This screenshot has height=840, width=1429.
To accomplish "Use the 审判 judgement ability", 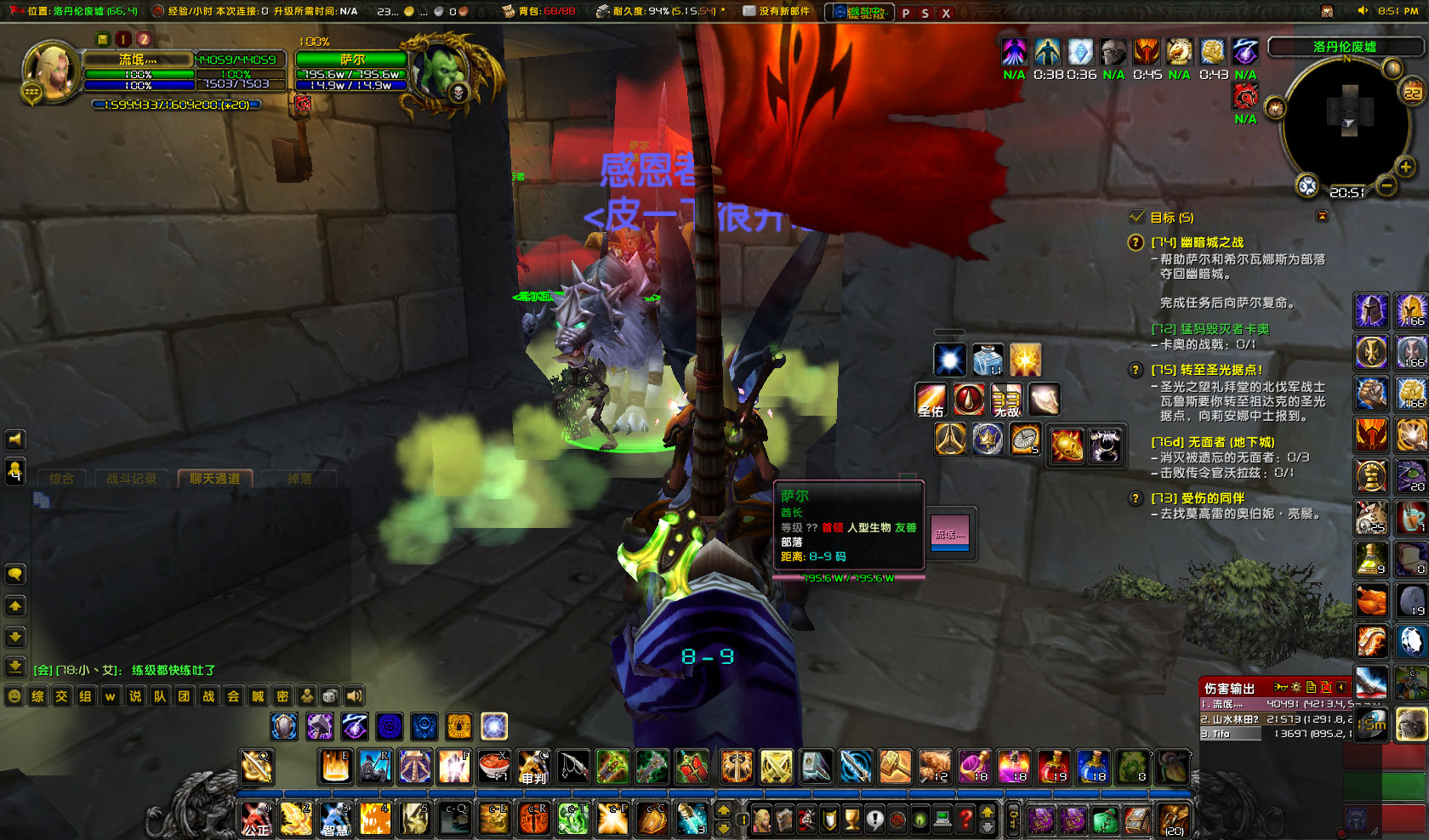I will click(533, 767).
